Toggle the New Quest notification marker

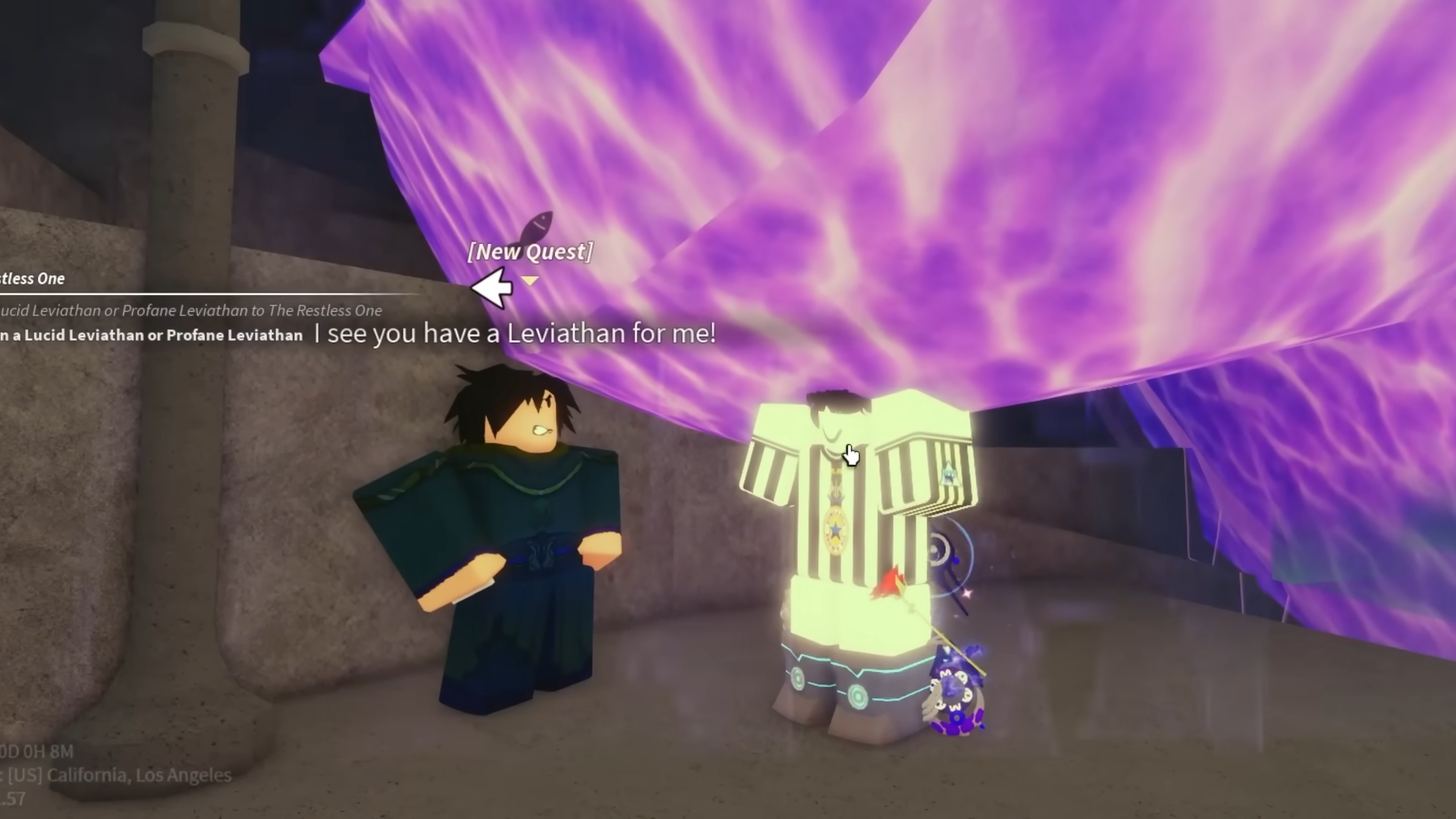click(x=531, y=252)
